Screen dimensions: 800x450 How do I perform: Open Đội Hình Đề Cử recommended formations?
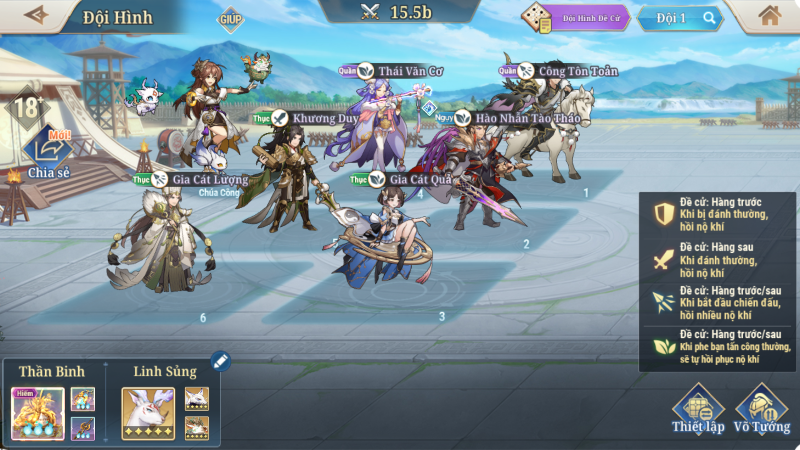pos(580,18)
